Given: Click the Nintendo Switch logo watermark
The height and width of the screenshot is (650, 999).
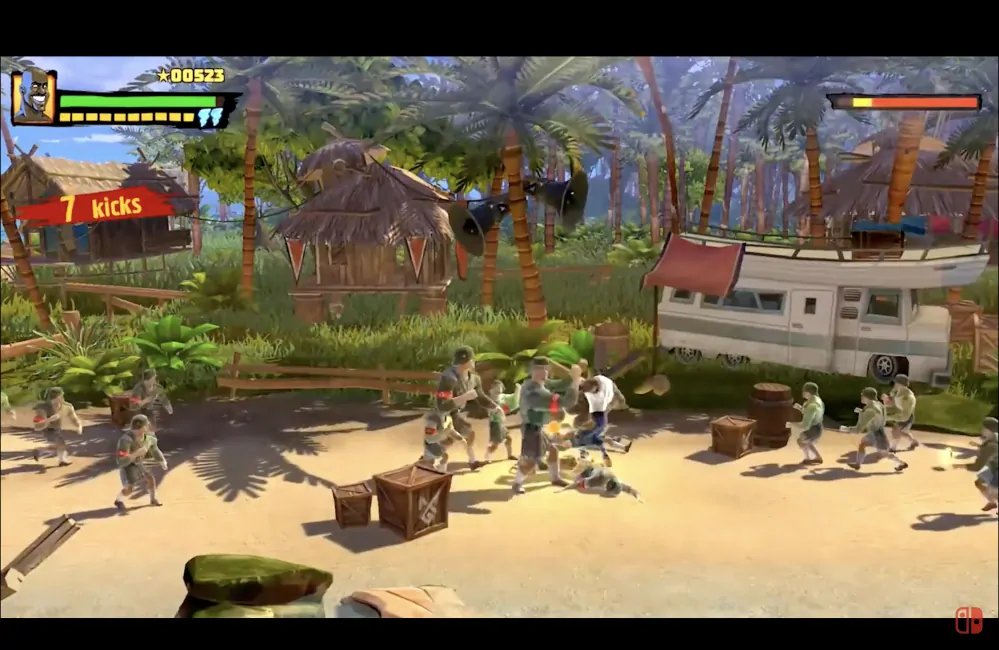Looking at the screenshot, I should tap(968, 620).
